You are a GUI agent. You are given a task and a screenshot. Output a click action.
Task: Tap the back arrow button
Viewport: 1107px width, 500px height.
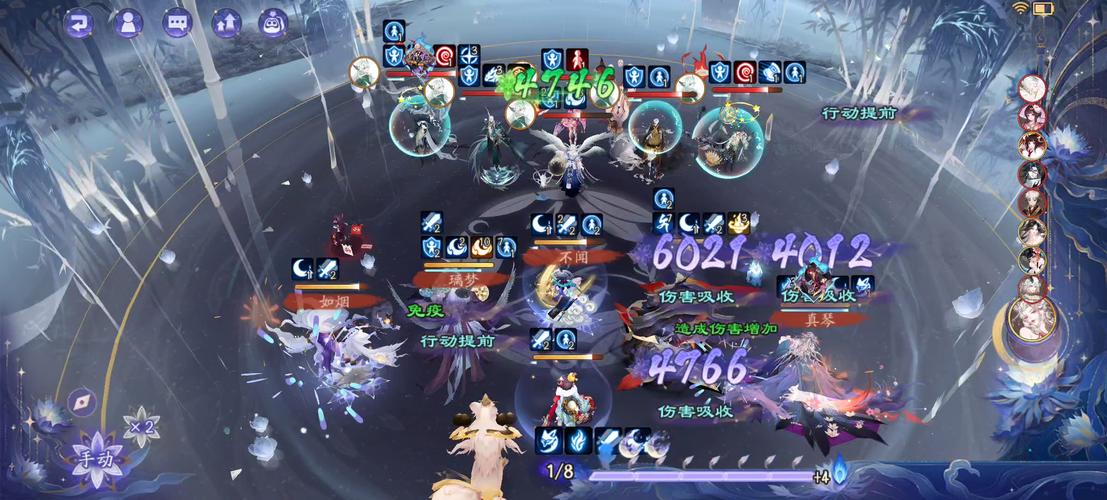[x=79, y=22]
